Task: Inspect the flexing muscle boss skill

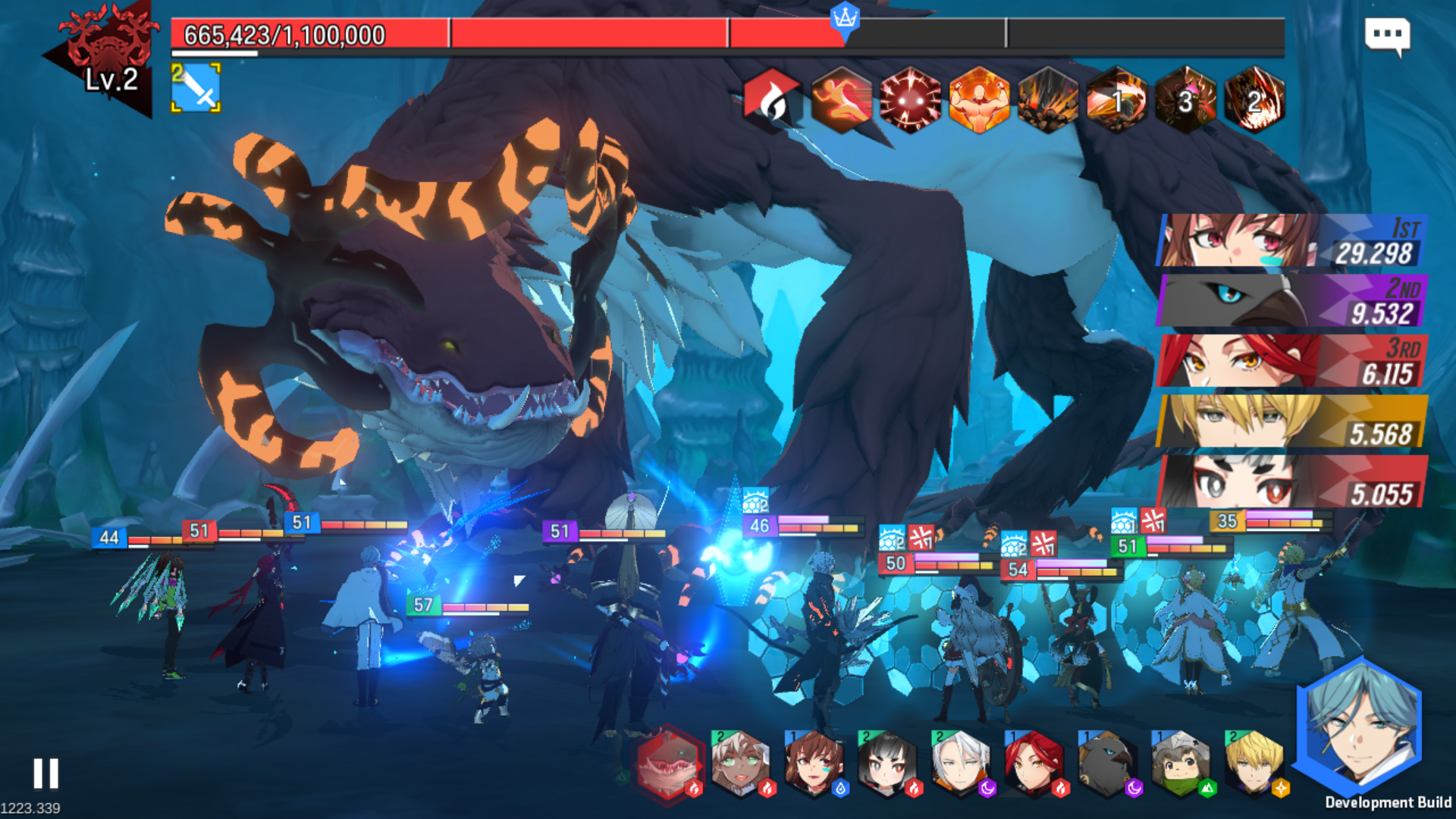Action: tap(979, 100)
